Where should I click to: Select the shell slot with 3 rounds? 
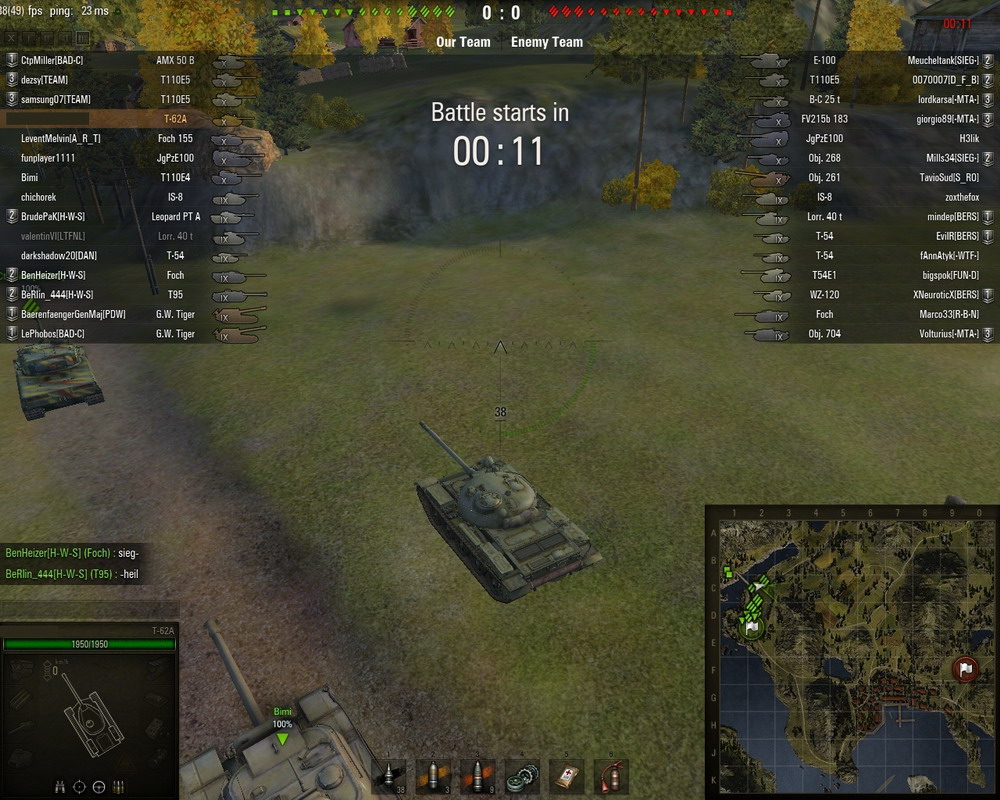[433, 777]
